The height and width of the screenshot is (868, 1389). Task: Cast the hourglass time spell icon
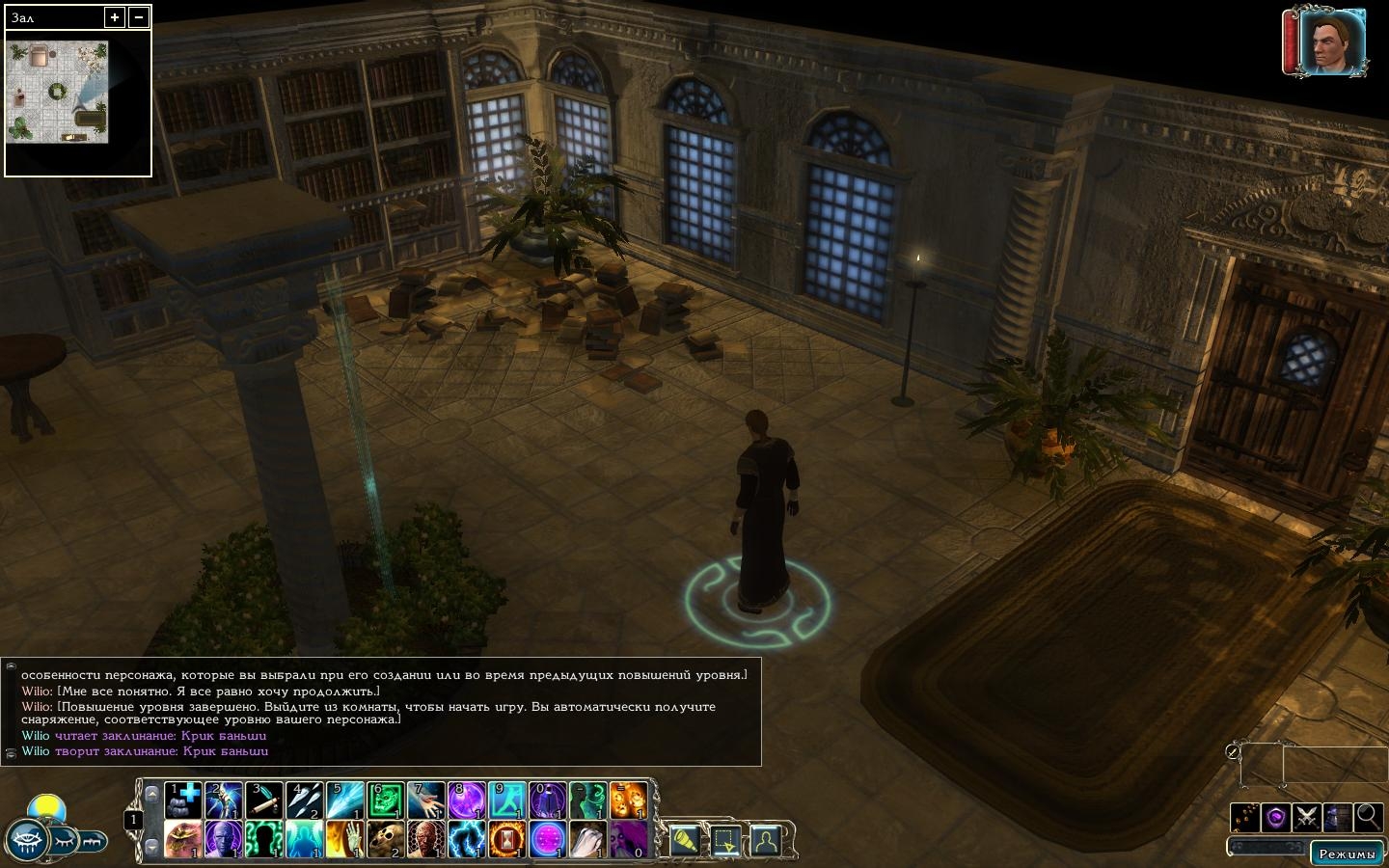coord(507,839)
